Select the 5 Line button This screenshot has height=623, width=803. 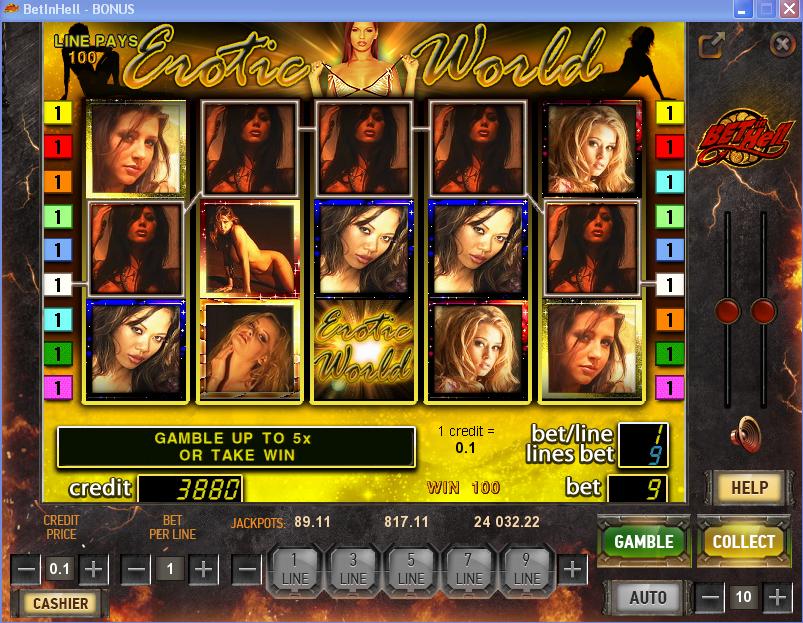[x=412, y=569]
